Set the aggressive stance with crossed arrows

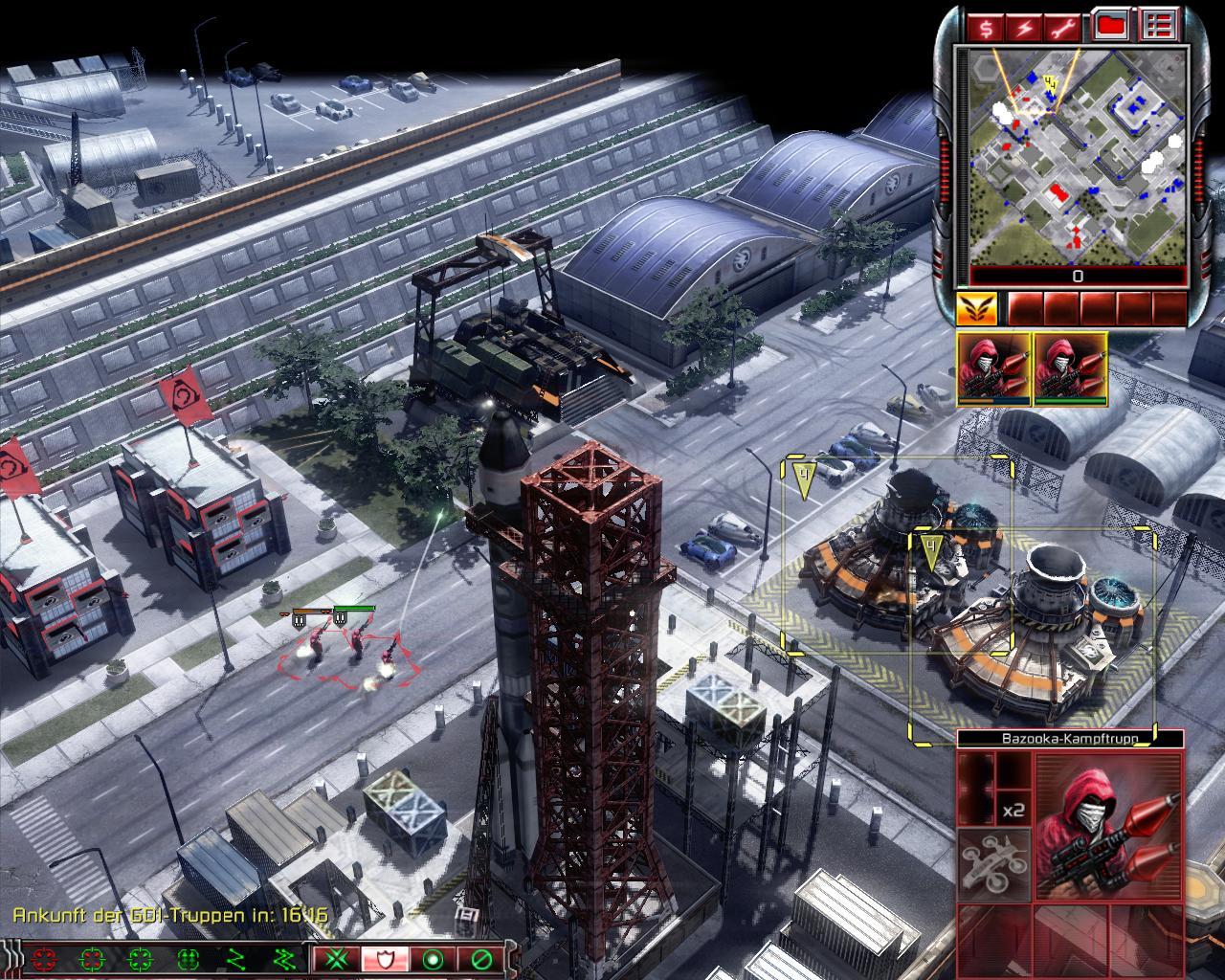[x=336, y=958]
